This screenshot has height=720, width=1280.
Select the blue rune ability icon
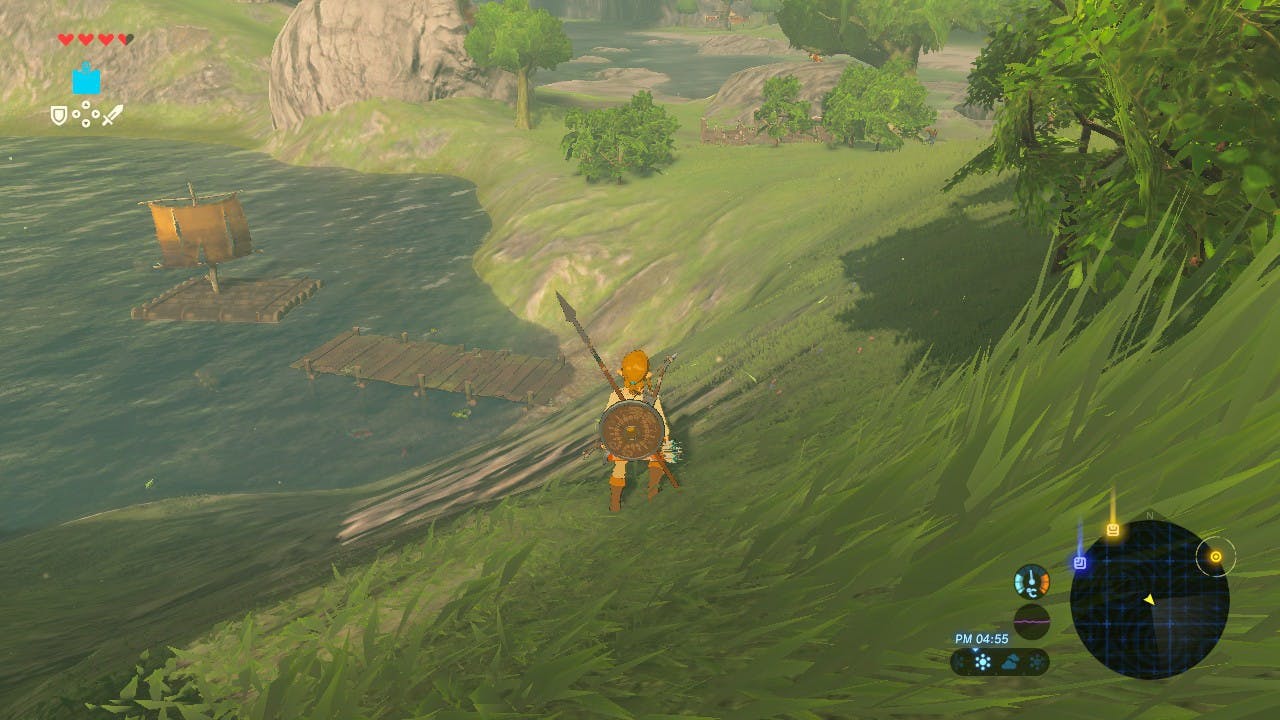coord(86,79)
